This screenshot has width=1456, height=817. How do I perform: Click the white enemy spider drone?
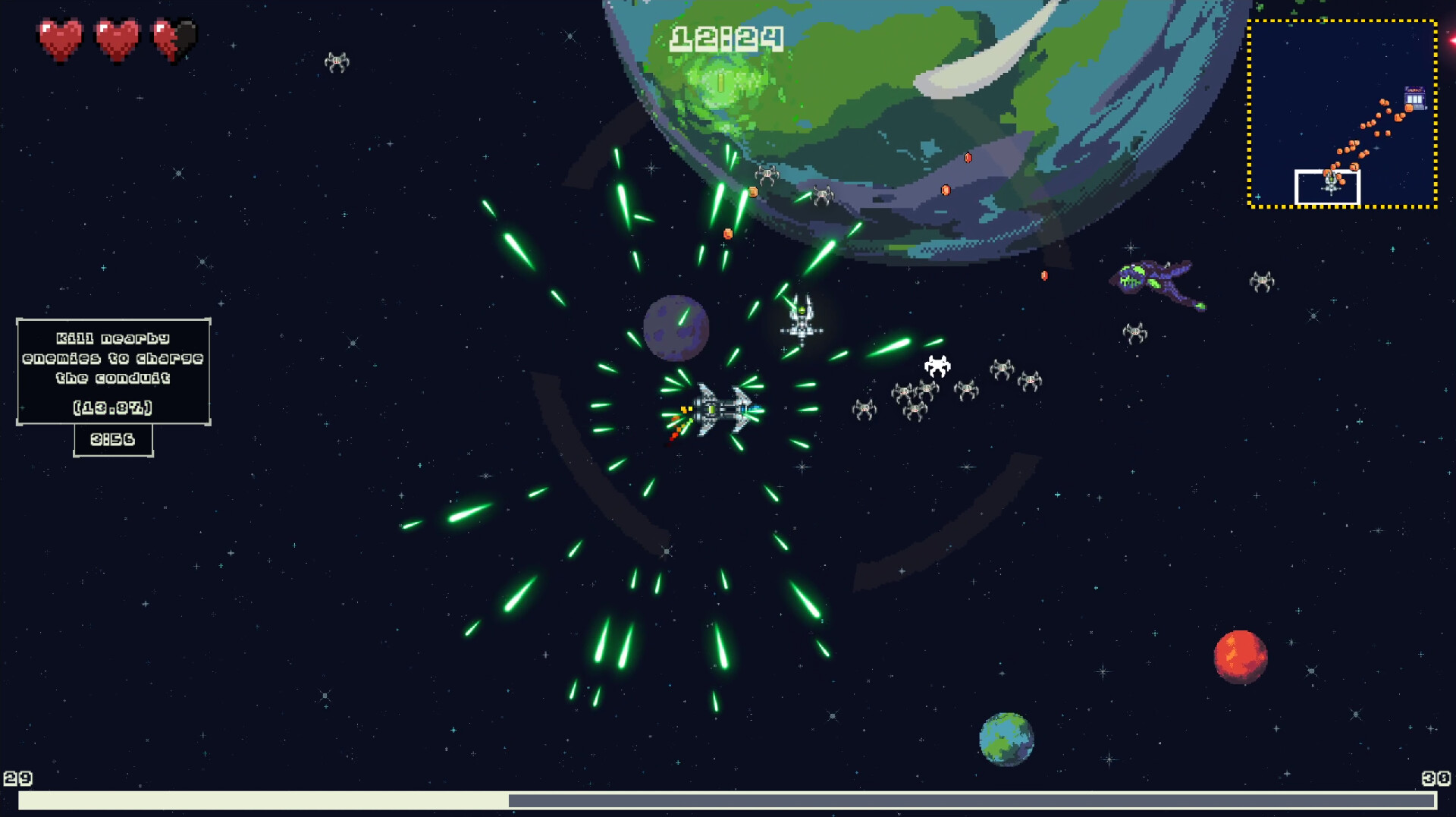point(937,365)
